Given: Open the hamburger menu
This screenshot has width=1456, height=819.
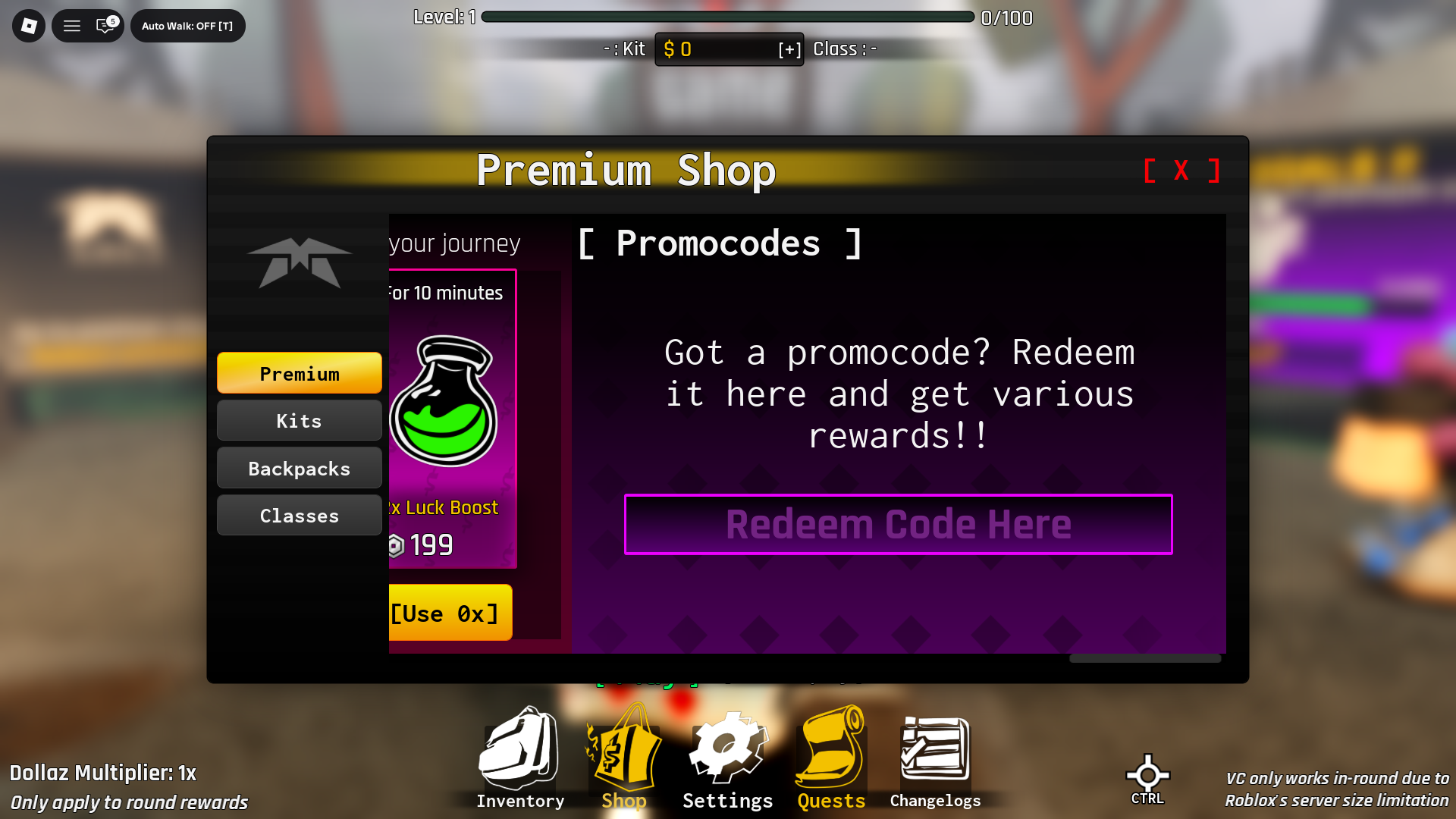Looking at the screenshot, I should tap(72, 25).
